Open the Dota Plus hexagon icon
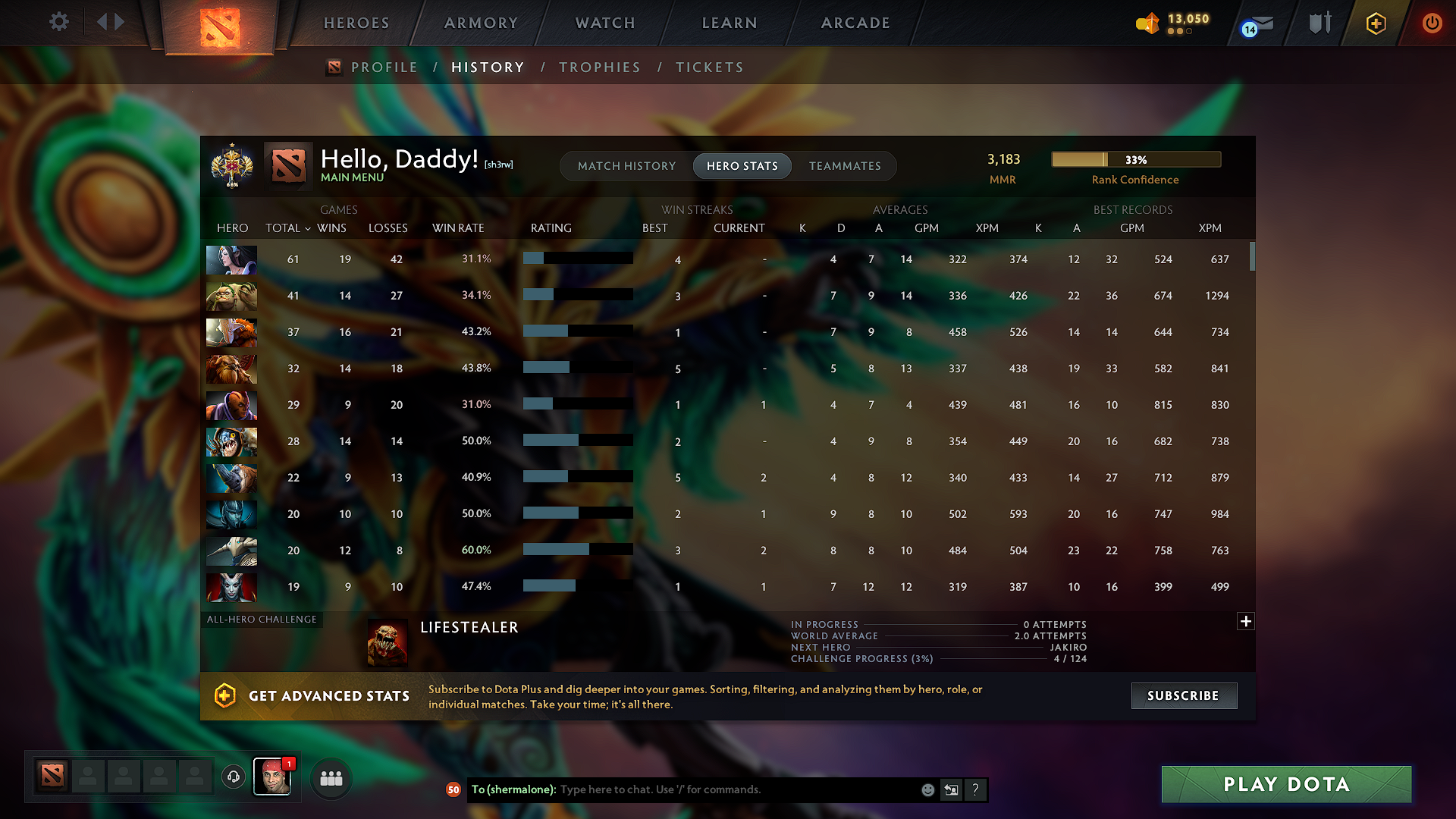 coord(1375,23)
